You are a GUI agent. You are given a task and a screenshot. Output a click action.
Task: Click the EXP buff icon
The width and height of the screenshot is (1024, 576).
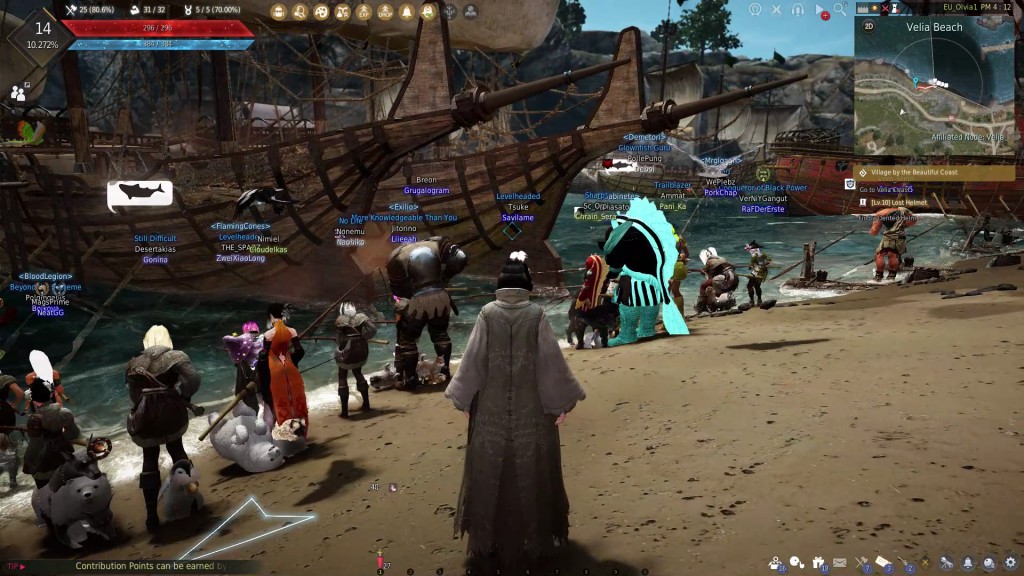pyautogui.click(x=364, y=12)
